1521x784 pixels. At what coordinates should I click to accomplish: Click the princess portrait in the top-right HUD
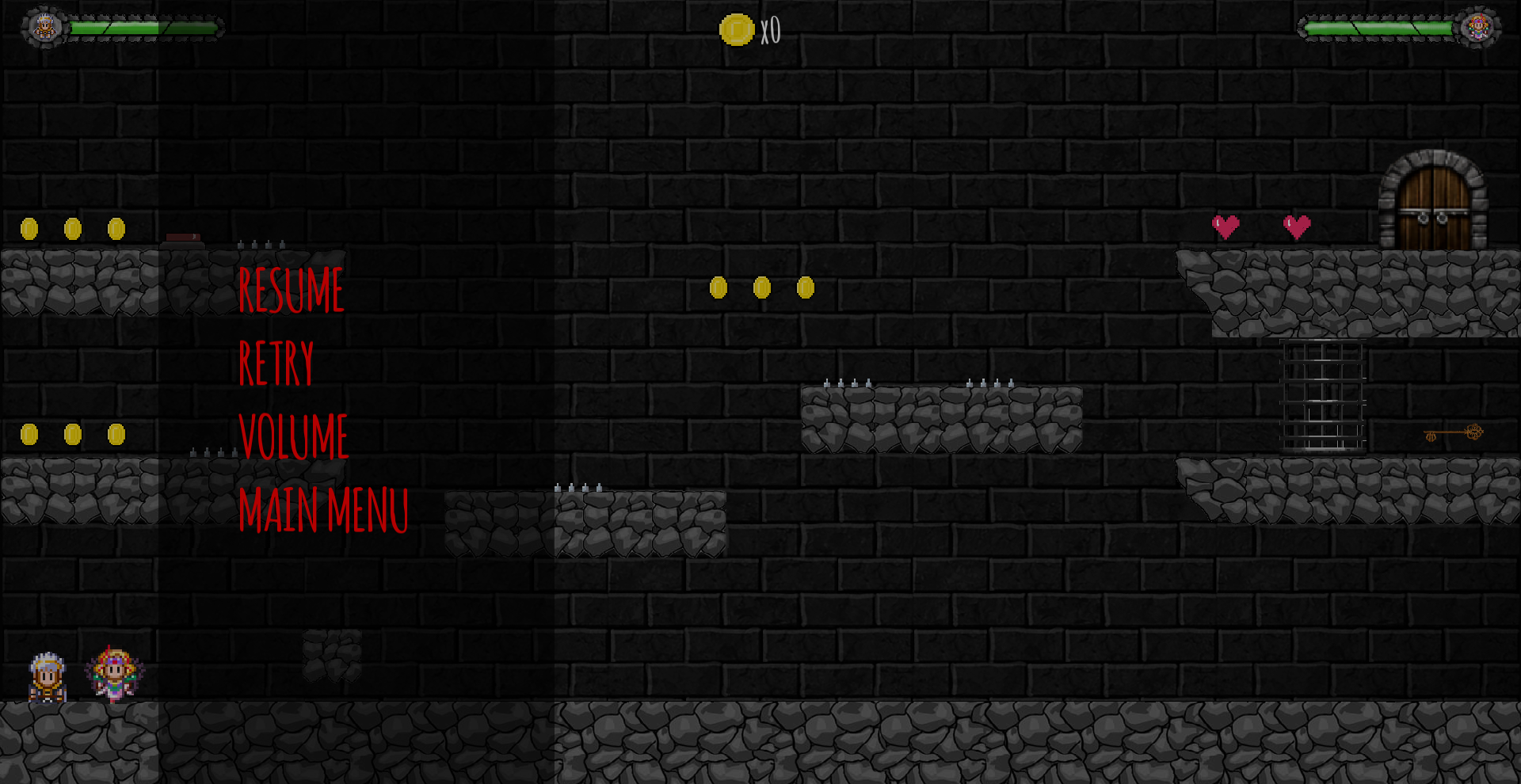(1478, 26)
